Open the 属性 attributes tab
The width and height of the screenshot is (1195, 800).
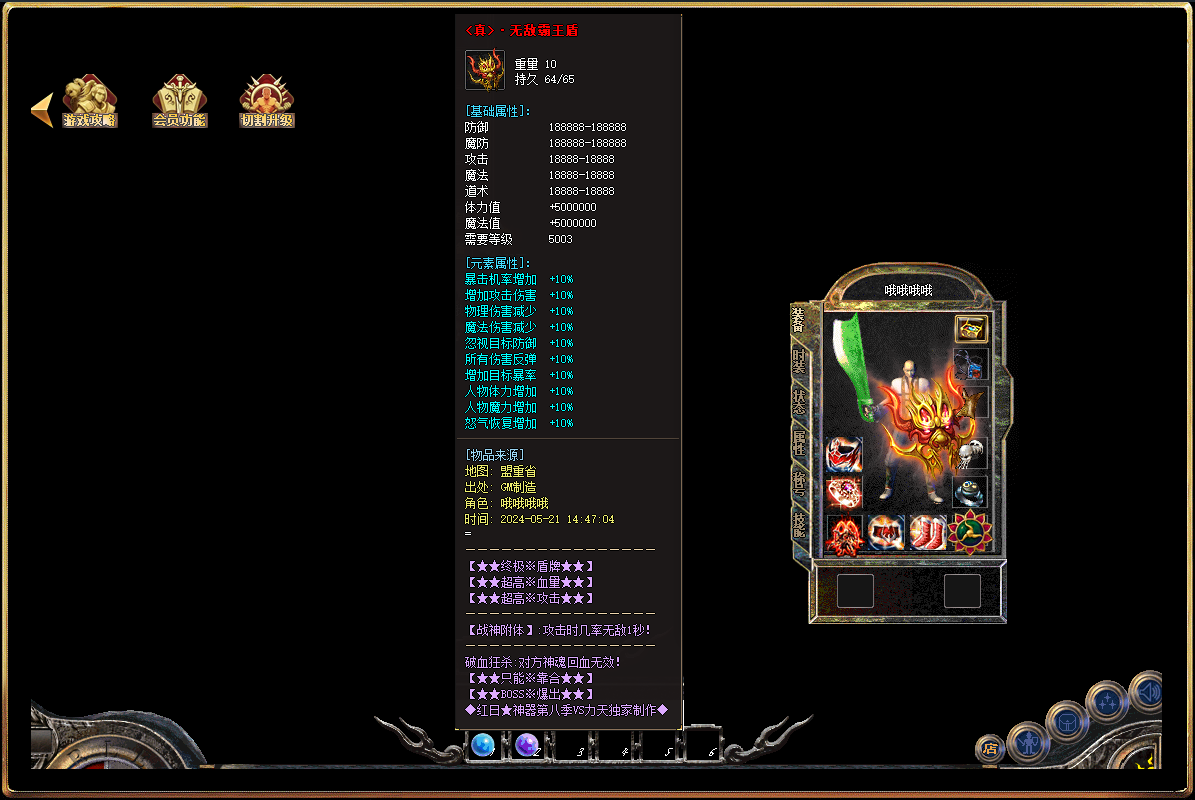799,443
